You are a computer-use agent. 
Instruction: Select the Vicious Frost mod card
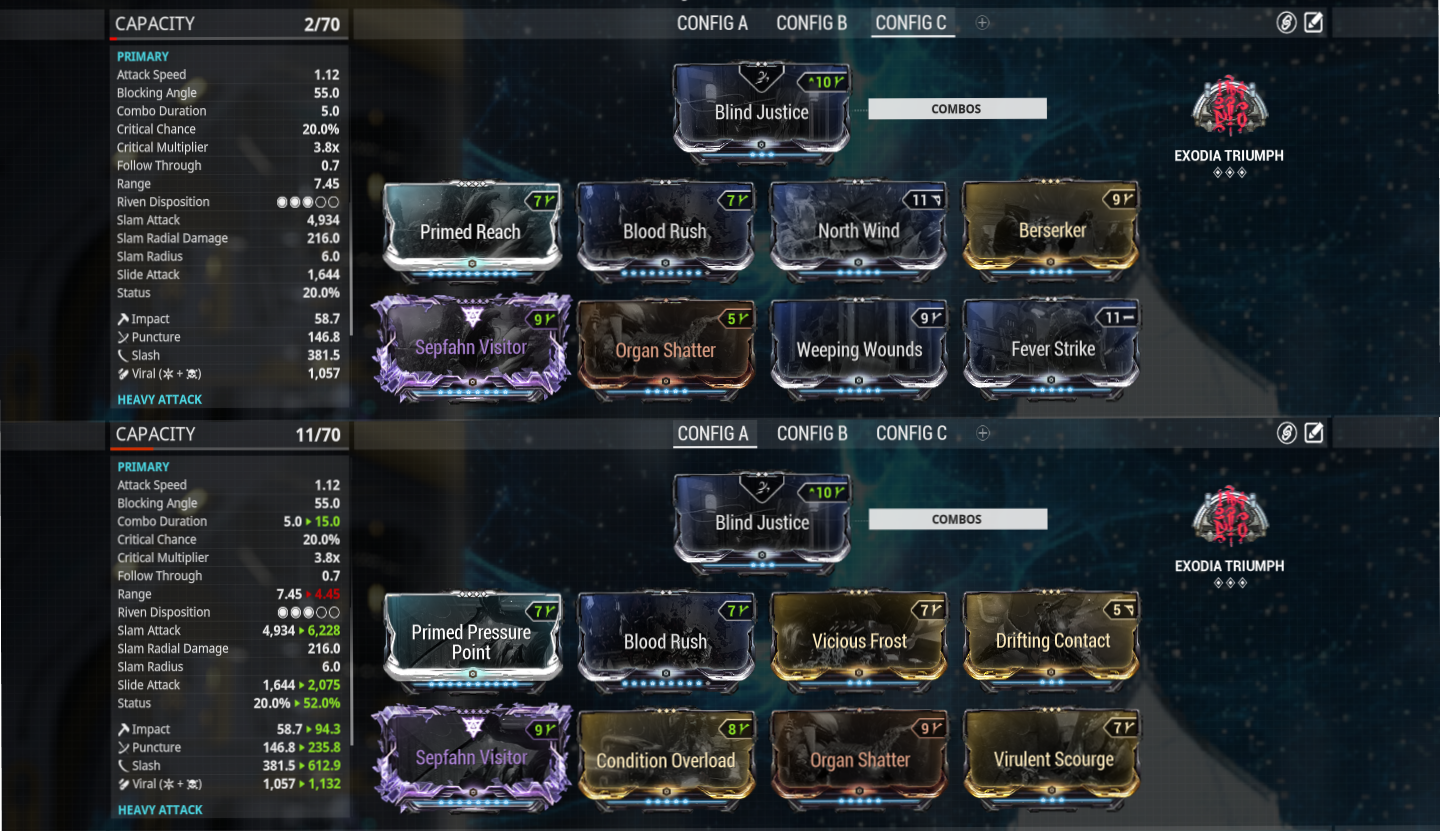[x=858, y=640]
